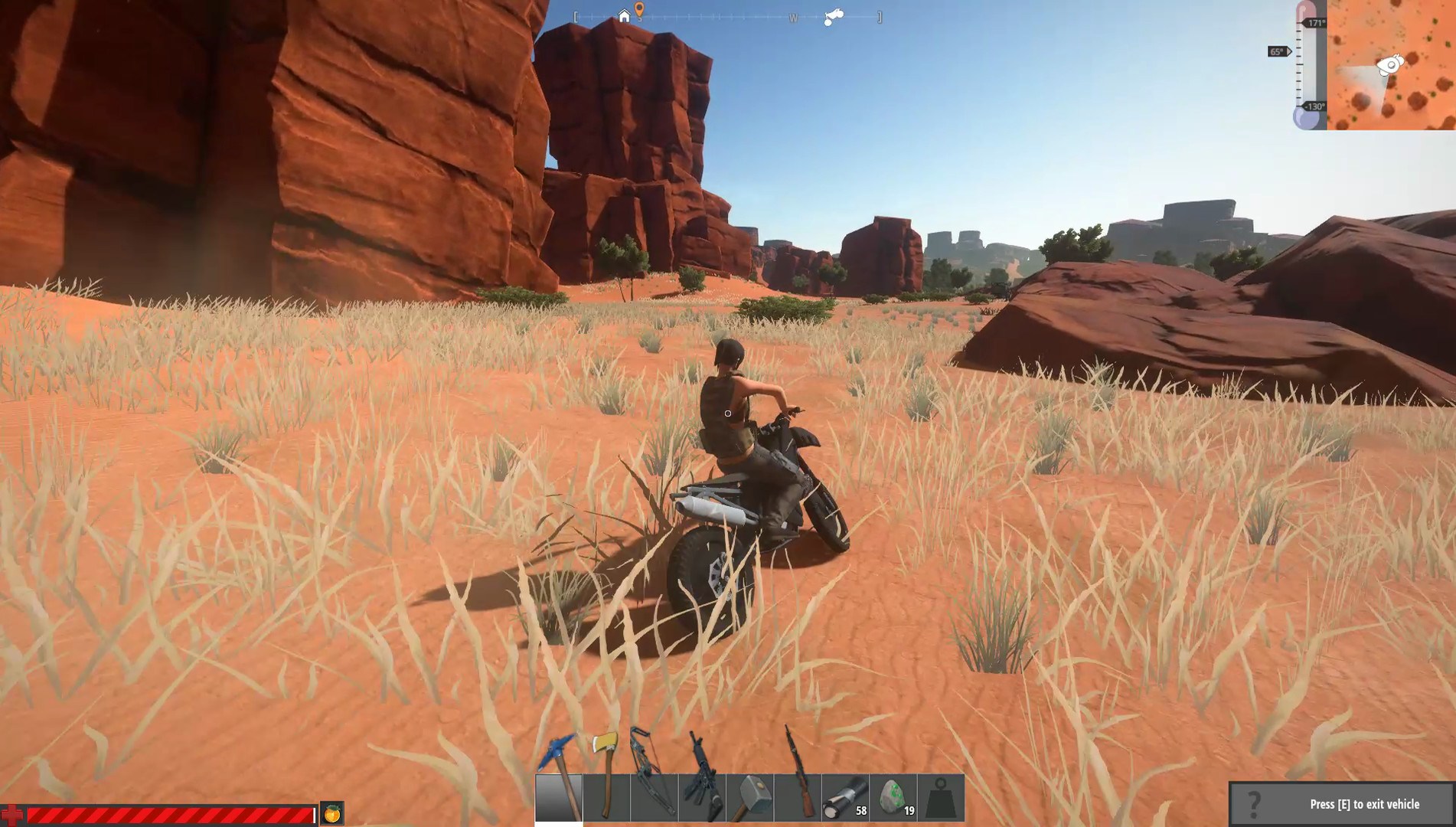Click the orange waypoint marker on the compass
Viewport: 1456px width, 827px height.
(x=639, y=11)
